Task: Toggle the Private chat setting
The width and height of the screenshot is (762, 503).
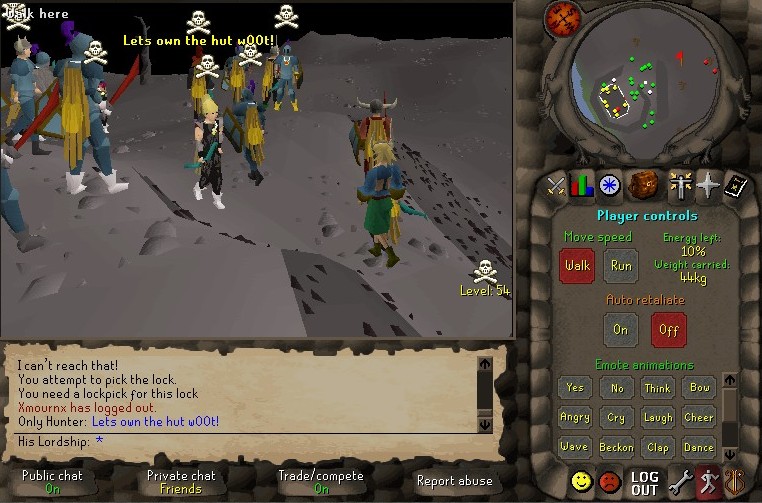Action: pyautogui.click(x=181, y=482)
